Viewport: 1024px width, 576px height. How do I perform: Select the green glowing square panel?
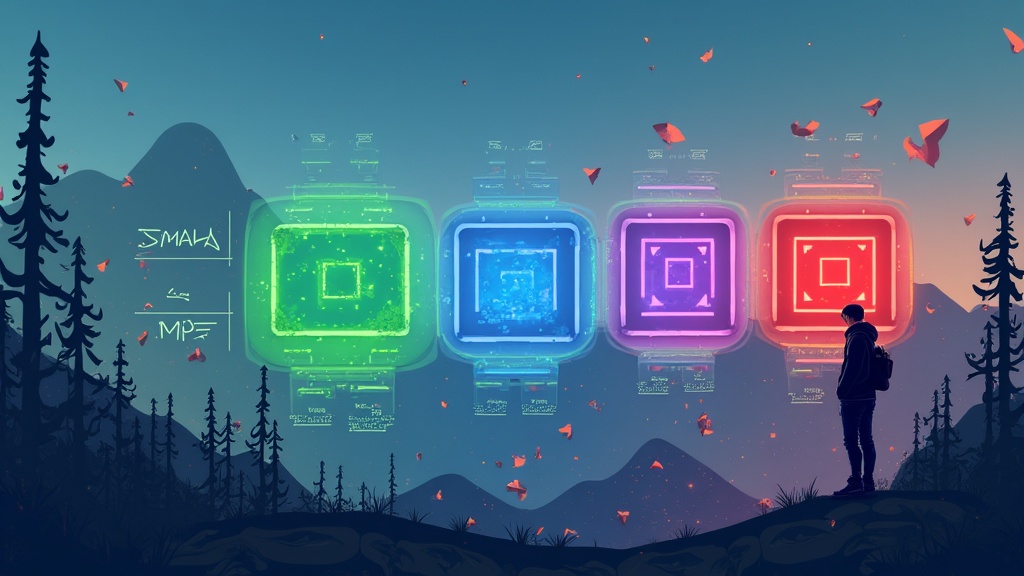click(340, 280)
